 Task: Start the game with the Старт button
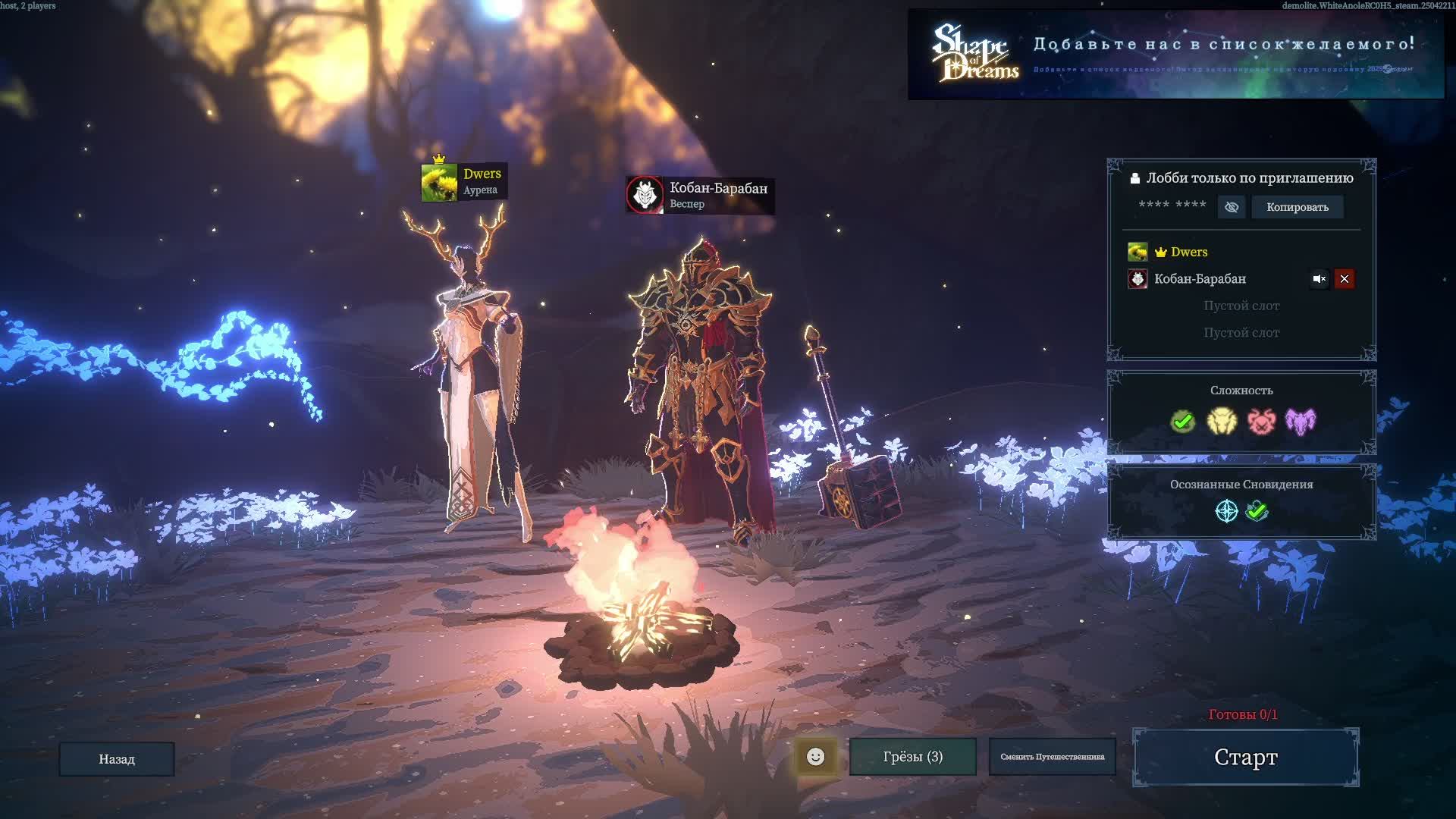(x=1245, y=757)
